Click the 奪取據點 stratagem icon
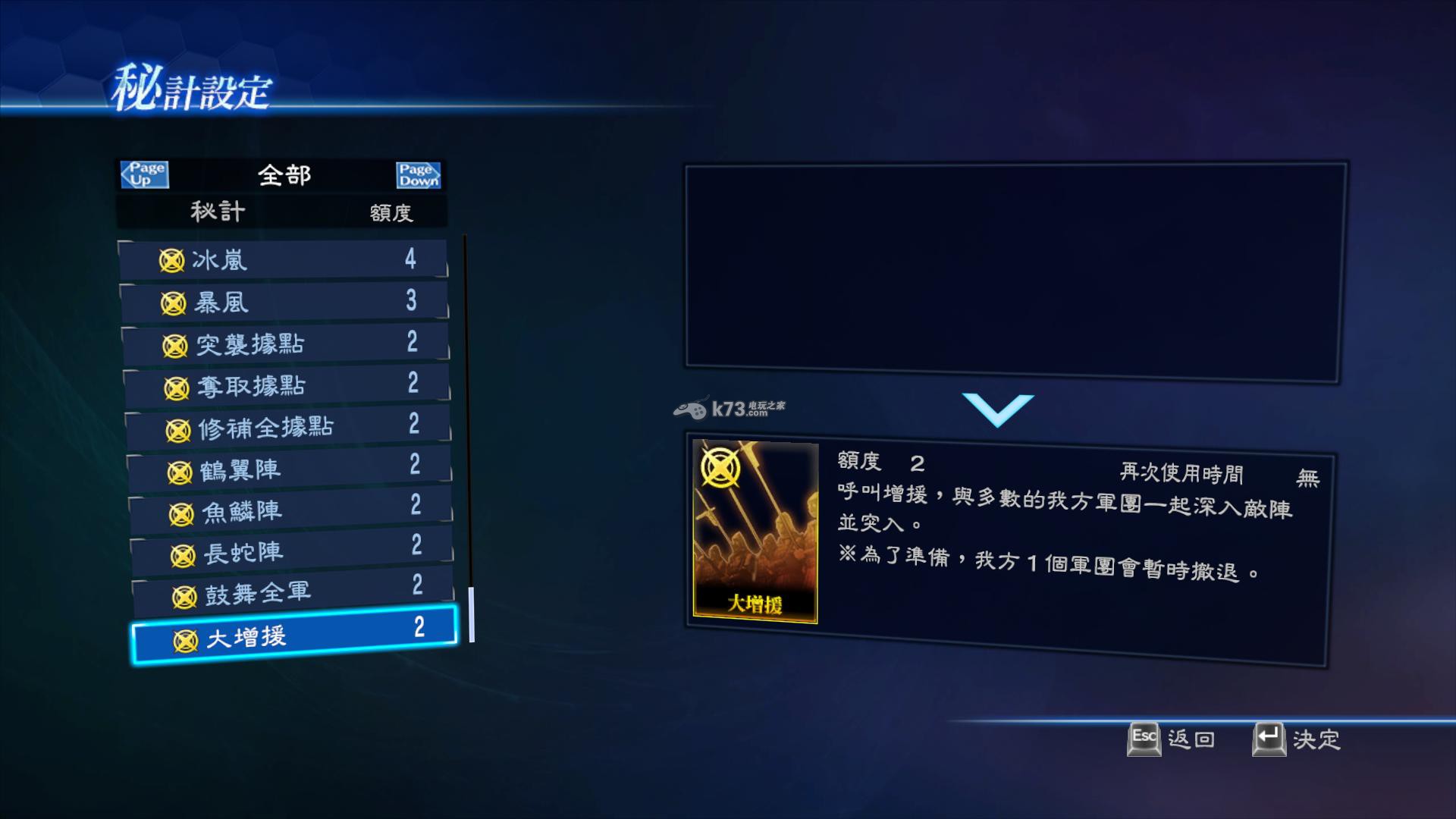Image resolution: width=1456 pixels, height=819 pixels. click(177, 386)
